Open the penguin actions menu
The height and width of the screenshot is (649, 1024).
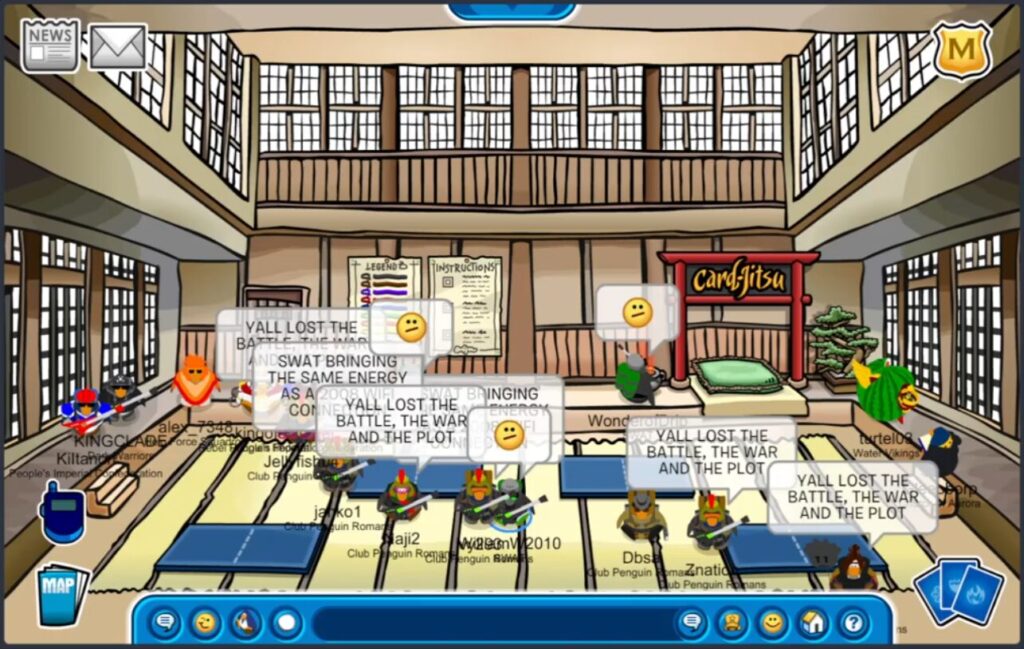246,624
